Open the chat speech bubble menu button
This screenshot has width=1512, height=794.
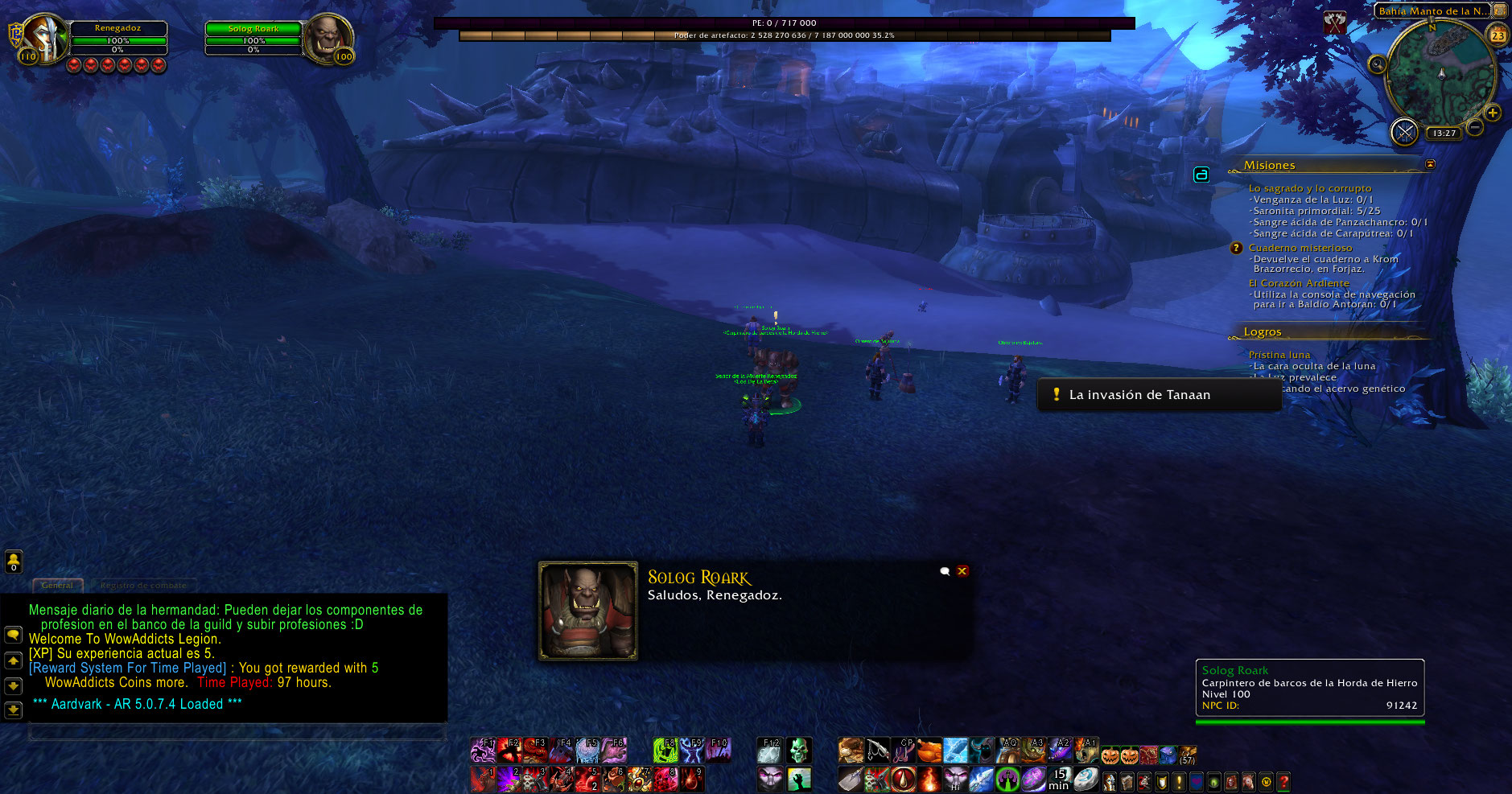(x=14, y=635)
